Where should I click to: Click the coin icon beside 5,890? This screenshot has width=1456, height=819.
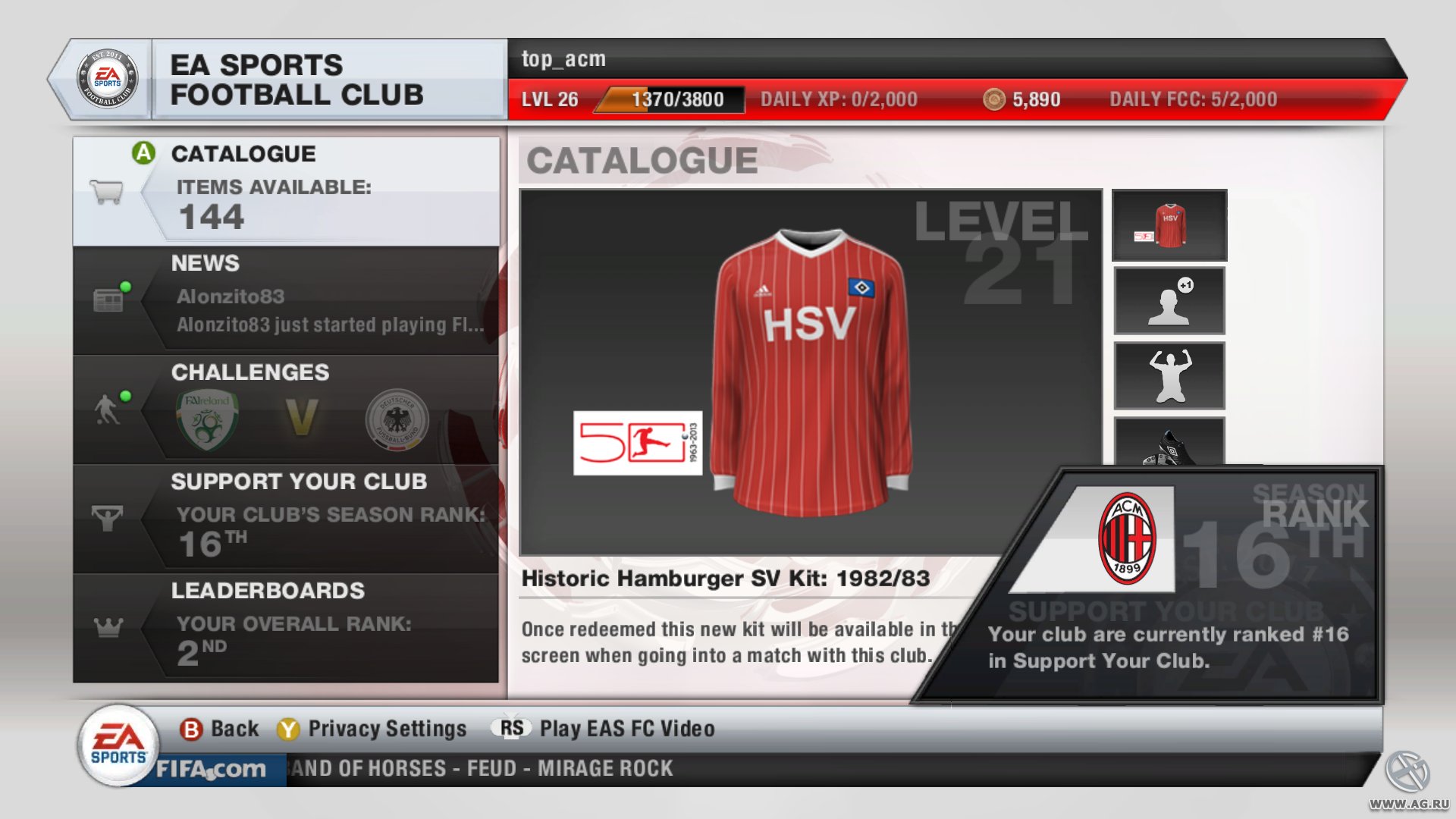coord(994,99)
